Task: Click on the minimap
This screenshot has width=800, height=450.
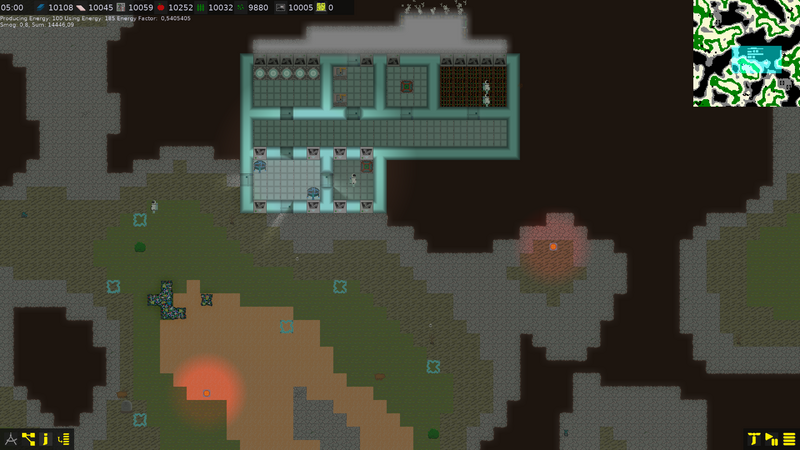Action: [746, 54]
